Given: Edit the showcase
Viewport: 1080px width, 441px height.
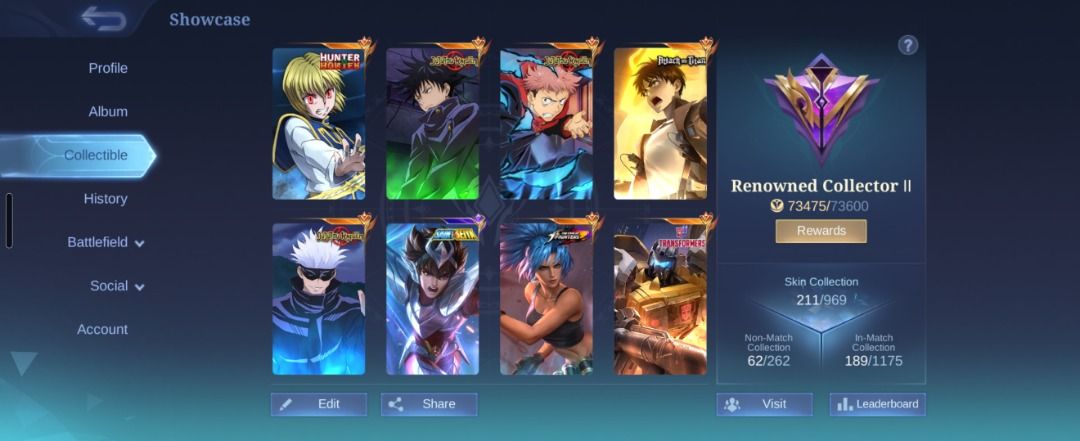Looking at the screenshot, I should click(319, 404).
